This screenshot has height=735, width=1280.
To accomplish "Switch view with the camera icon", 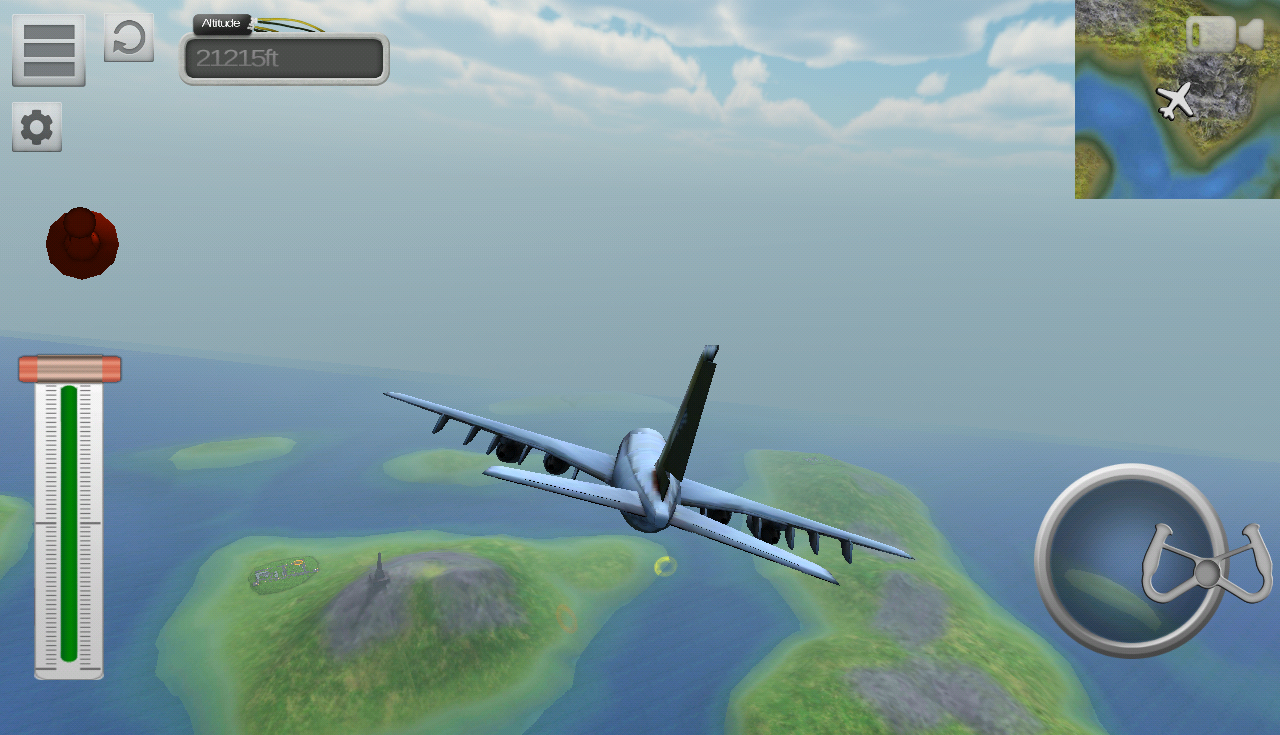I will click(1223, 35).
